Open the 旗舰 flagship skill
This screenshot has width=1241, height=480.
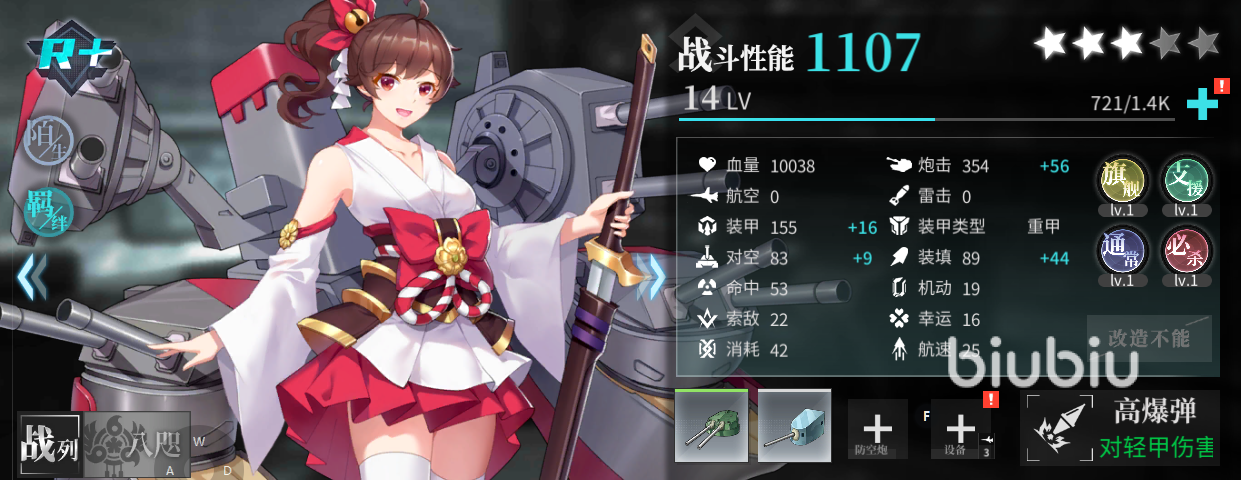tap(1121, 181)
